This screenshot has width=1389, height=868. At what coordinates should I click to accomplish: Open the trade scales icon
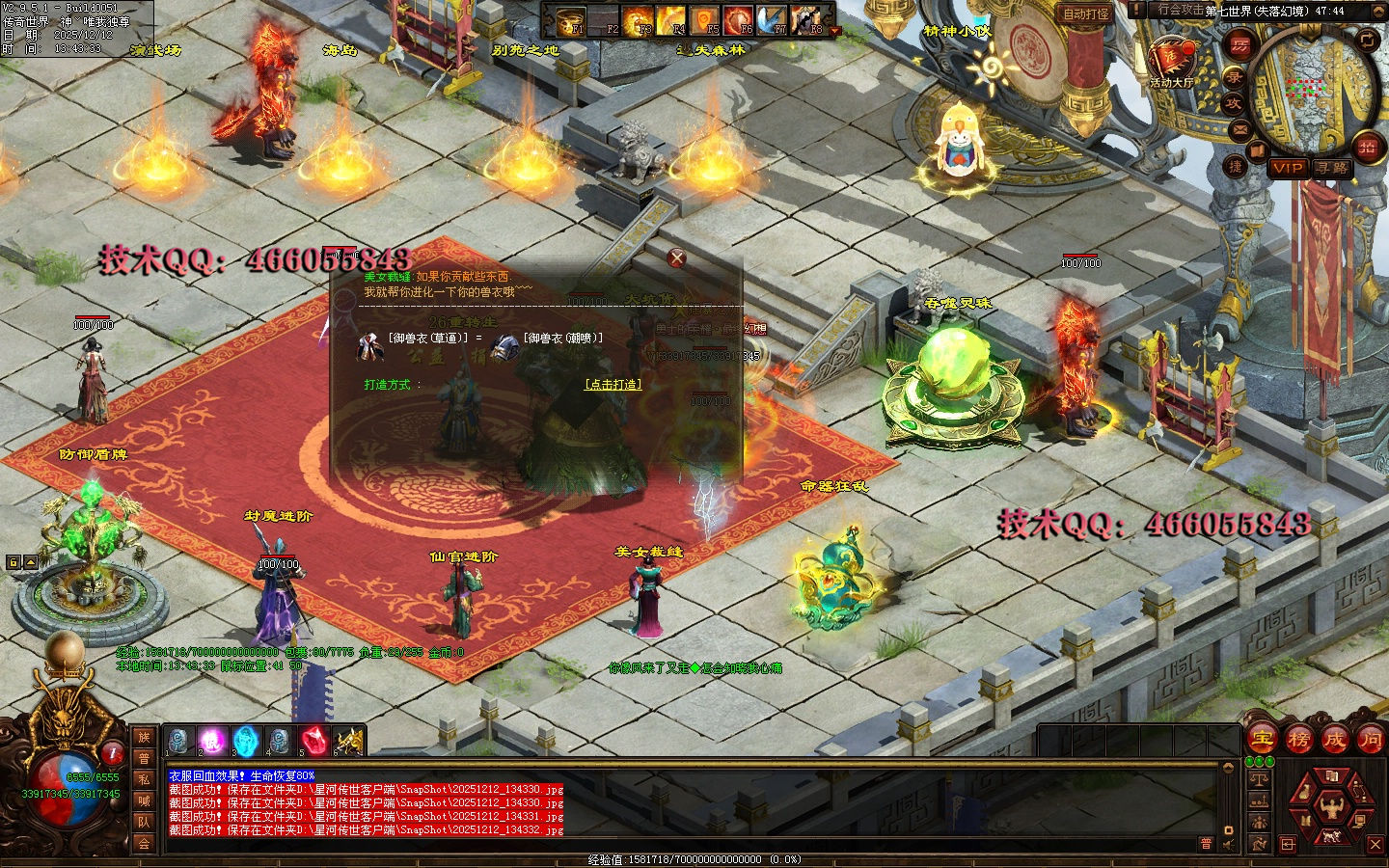click(1259, 778)
